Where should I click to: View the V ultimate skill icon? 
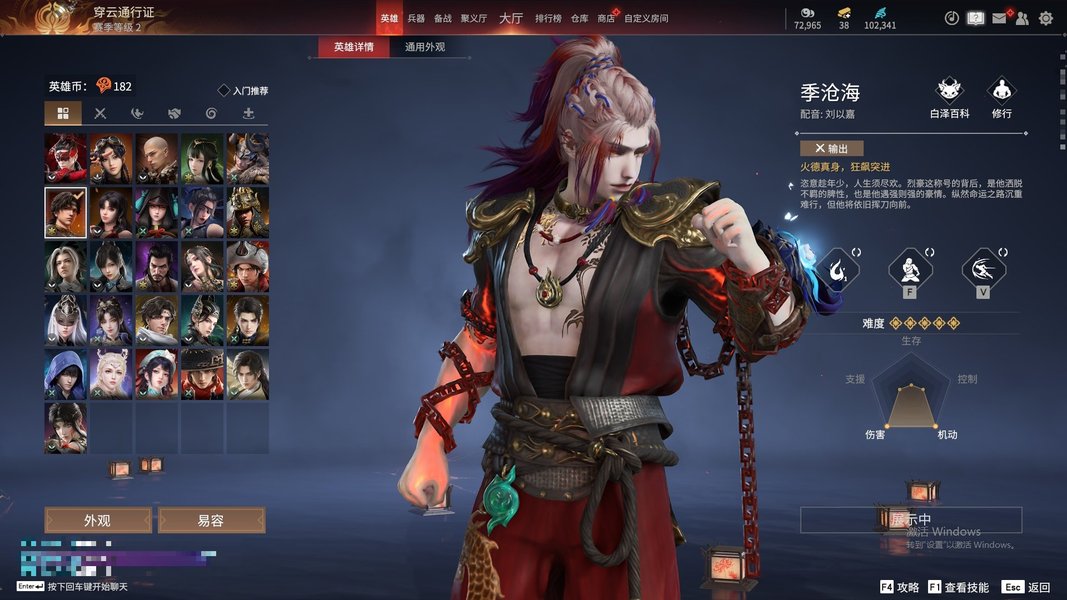[983, 270]
